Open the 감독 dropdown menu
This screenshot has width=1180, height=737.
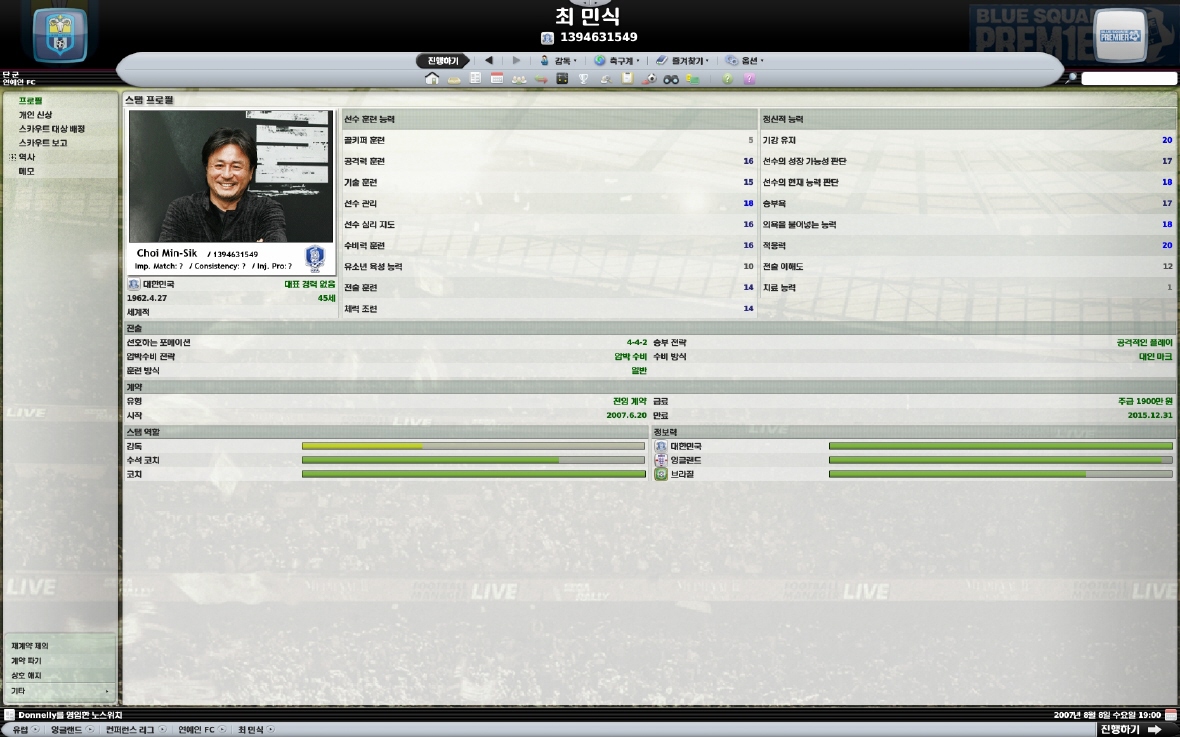click(558, 61)
